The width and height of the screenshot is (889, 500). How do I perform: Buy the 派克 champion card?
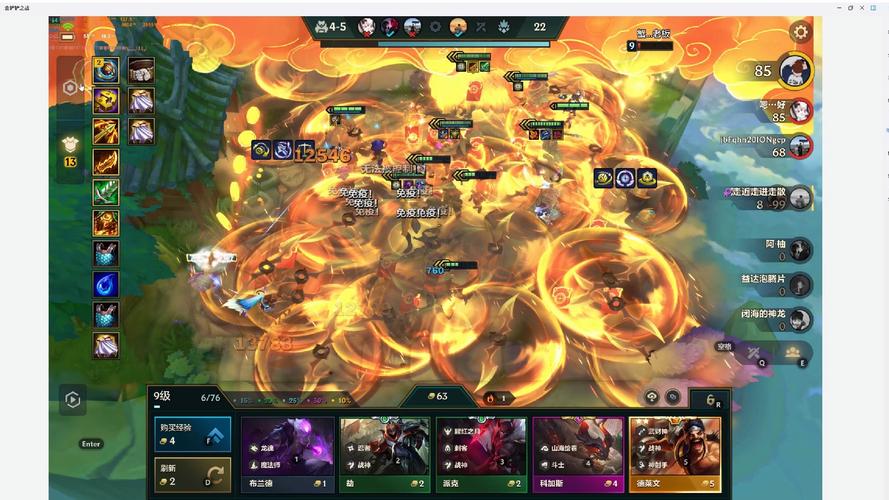[x=481, y=456]
